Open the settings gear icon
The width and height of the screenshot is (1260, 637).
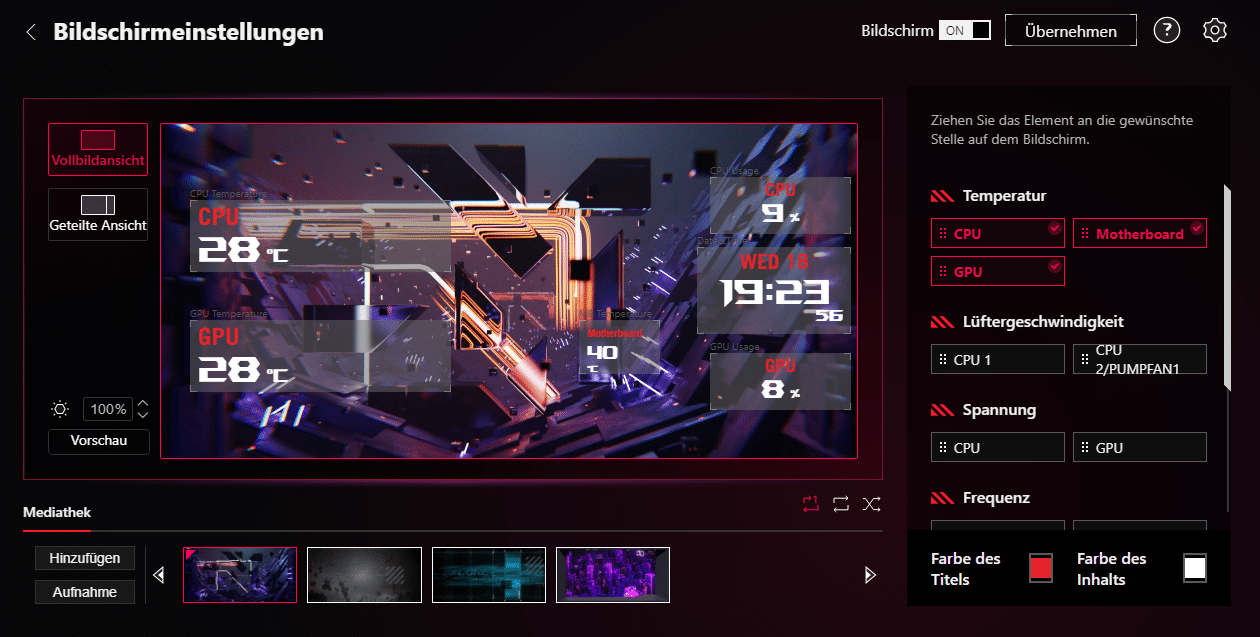pos(1214,30)
